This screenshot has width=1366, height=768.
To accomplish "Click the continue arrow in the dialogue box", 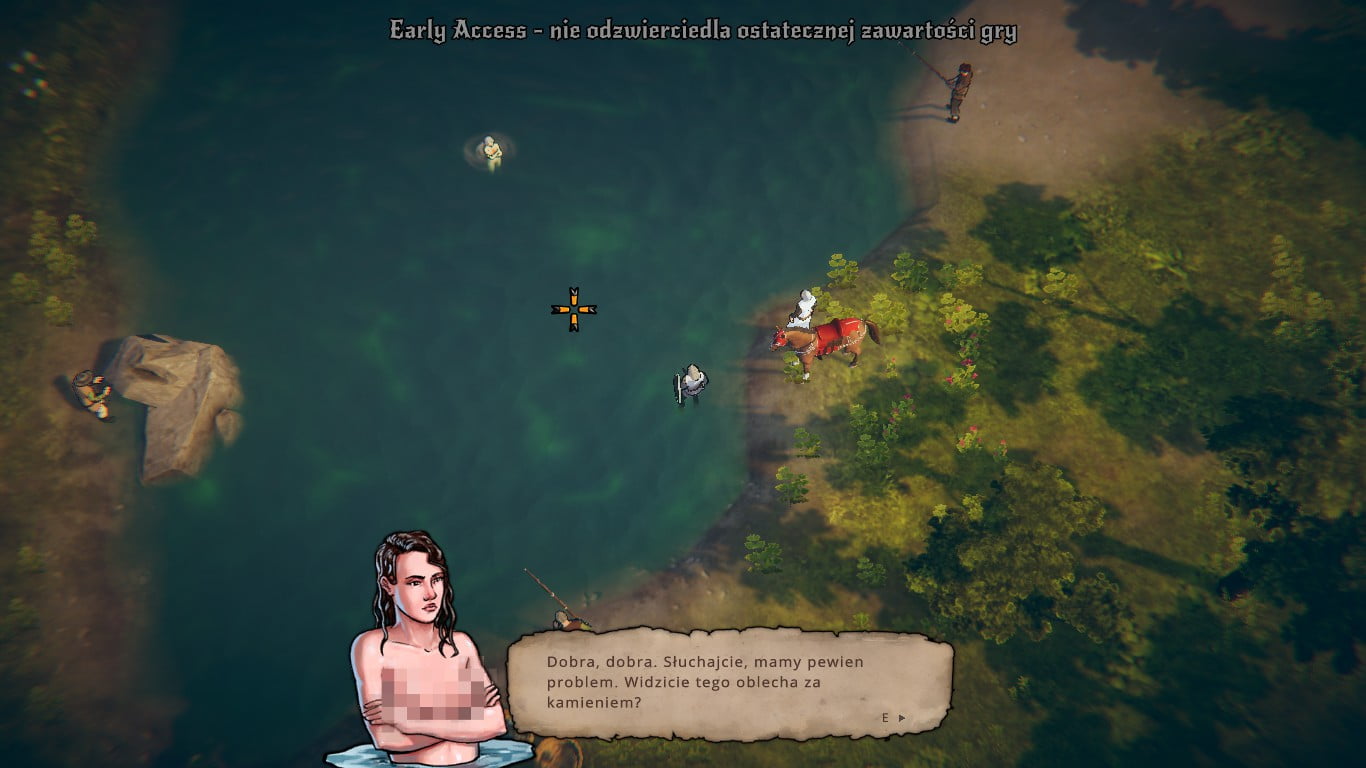I will coord(901,718).
